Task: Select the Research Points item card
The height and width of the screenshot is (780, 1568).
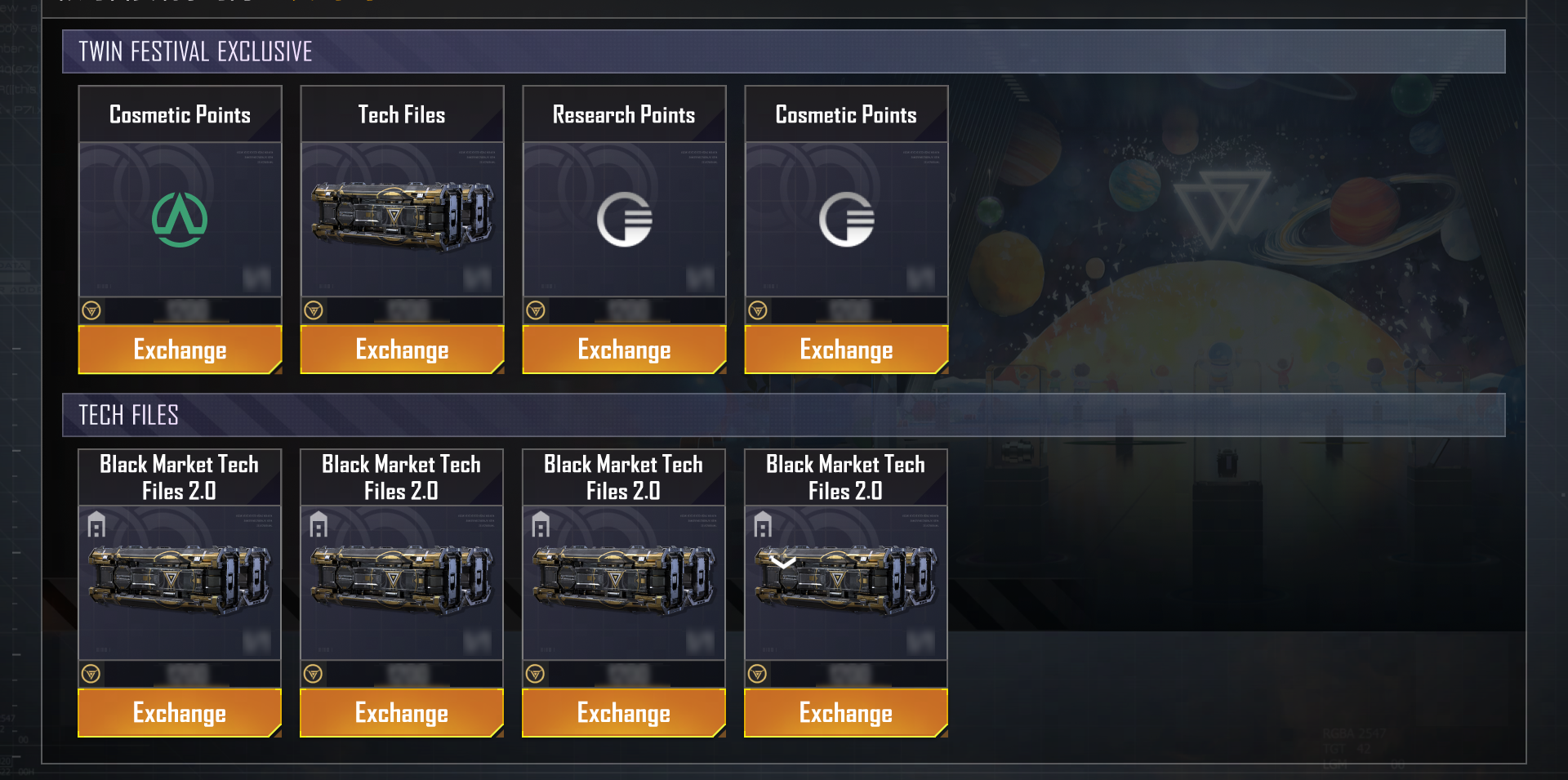Action: [x=624, y=219]
